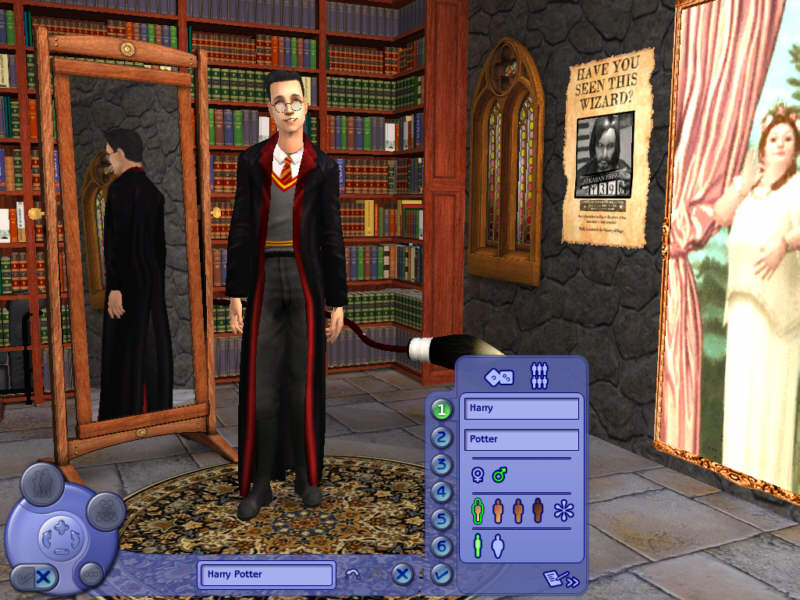Pick the darkest skin tone figure
800x600 pixels.
click(538, 510)
